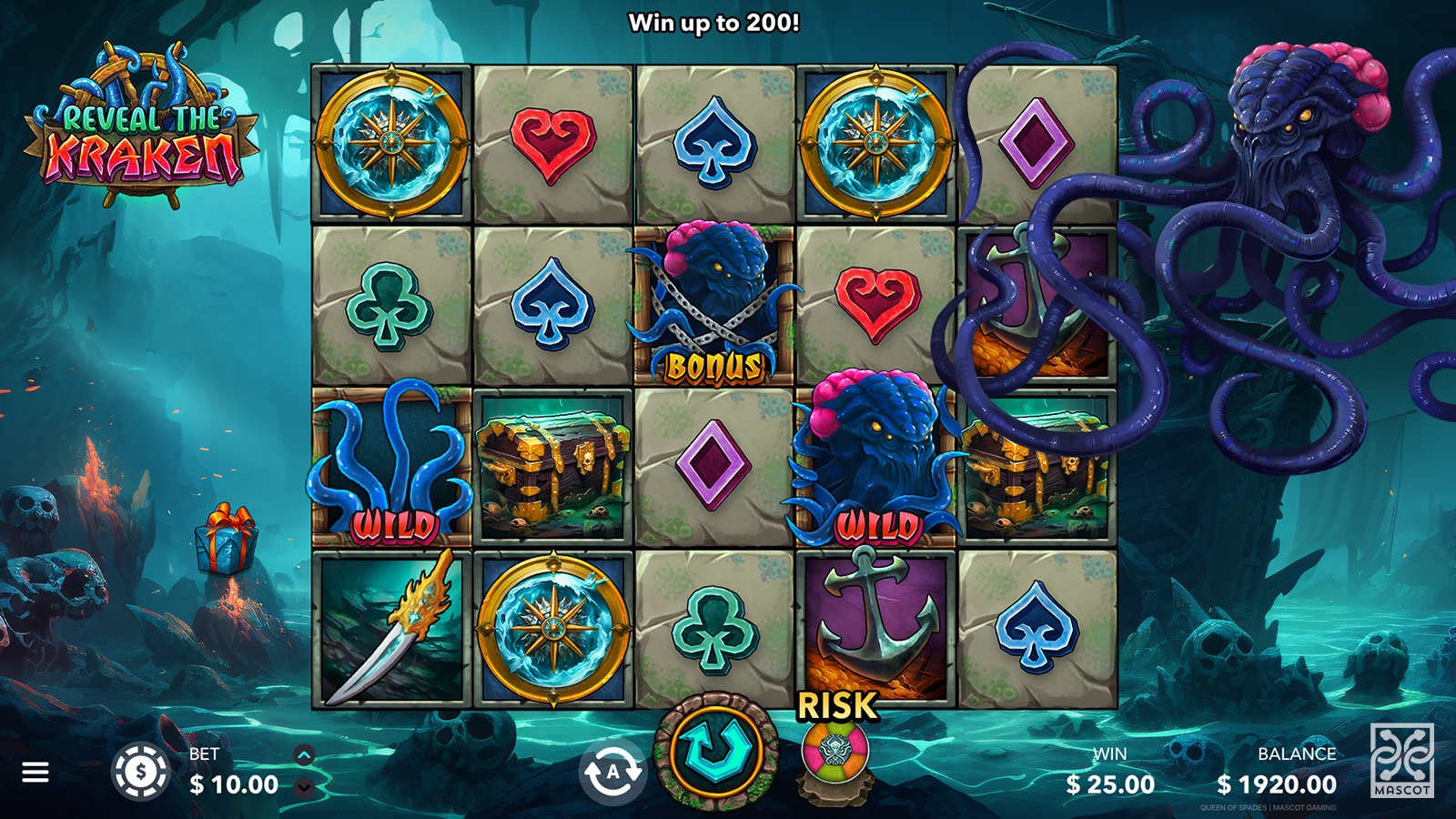1456x819 pixels.
Task: Decrease the bet amount
Action: pos(304,788)
